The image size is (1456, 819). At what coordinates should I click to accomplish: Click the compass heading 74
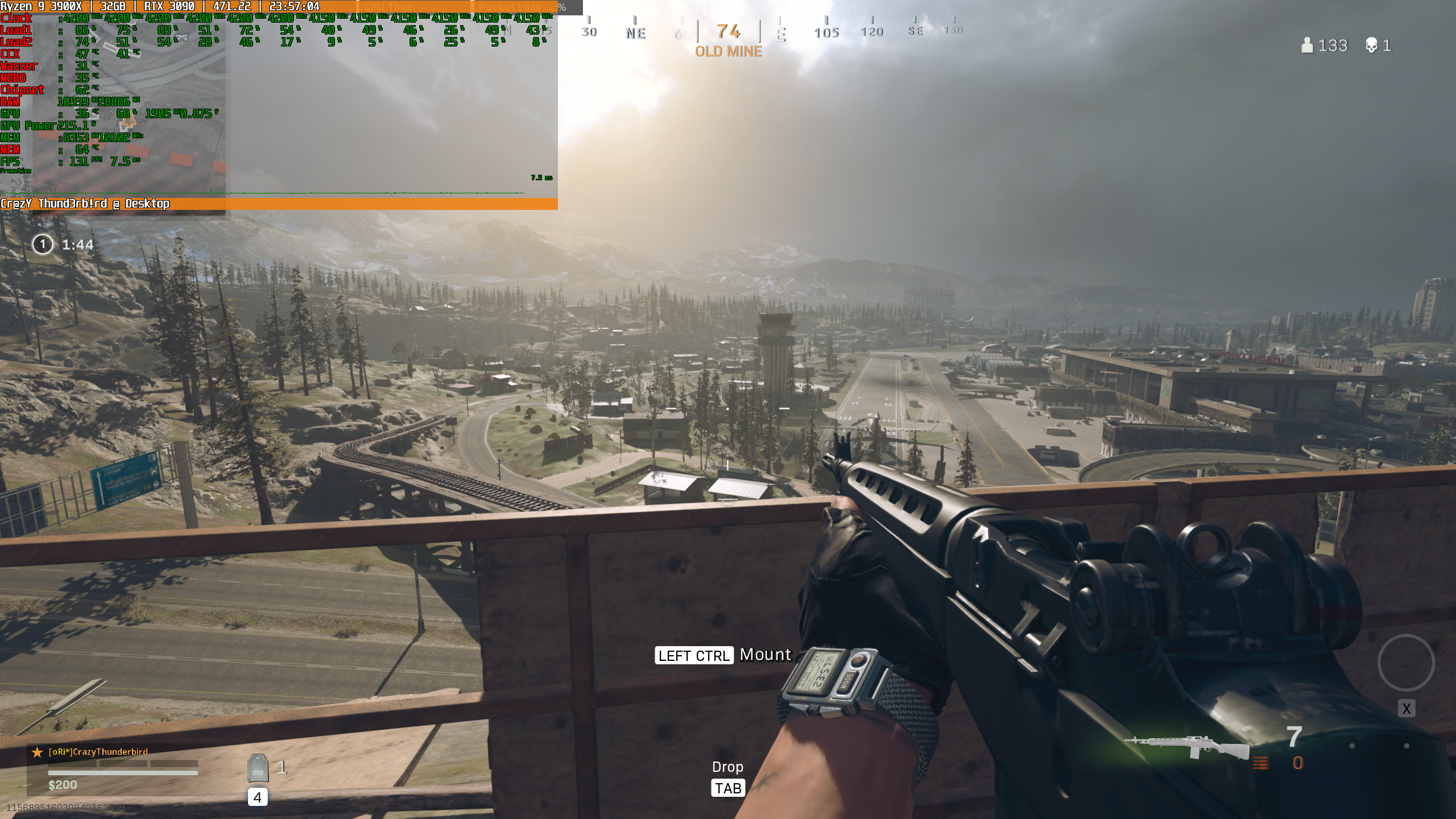point(729,32)
